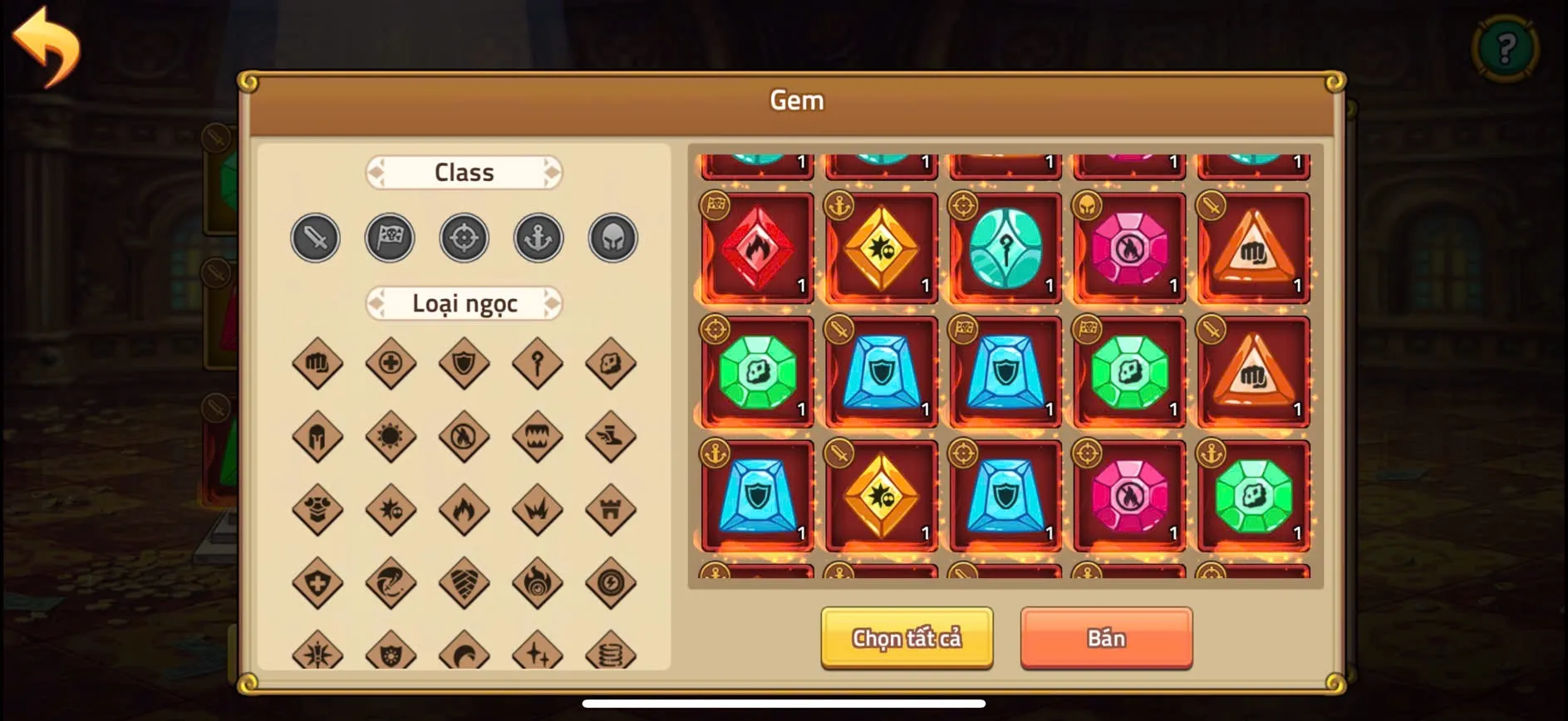Open the Loại ngọc filter selector
Screen dimensions: 1568x721
[x=464, y=304]
